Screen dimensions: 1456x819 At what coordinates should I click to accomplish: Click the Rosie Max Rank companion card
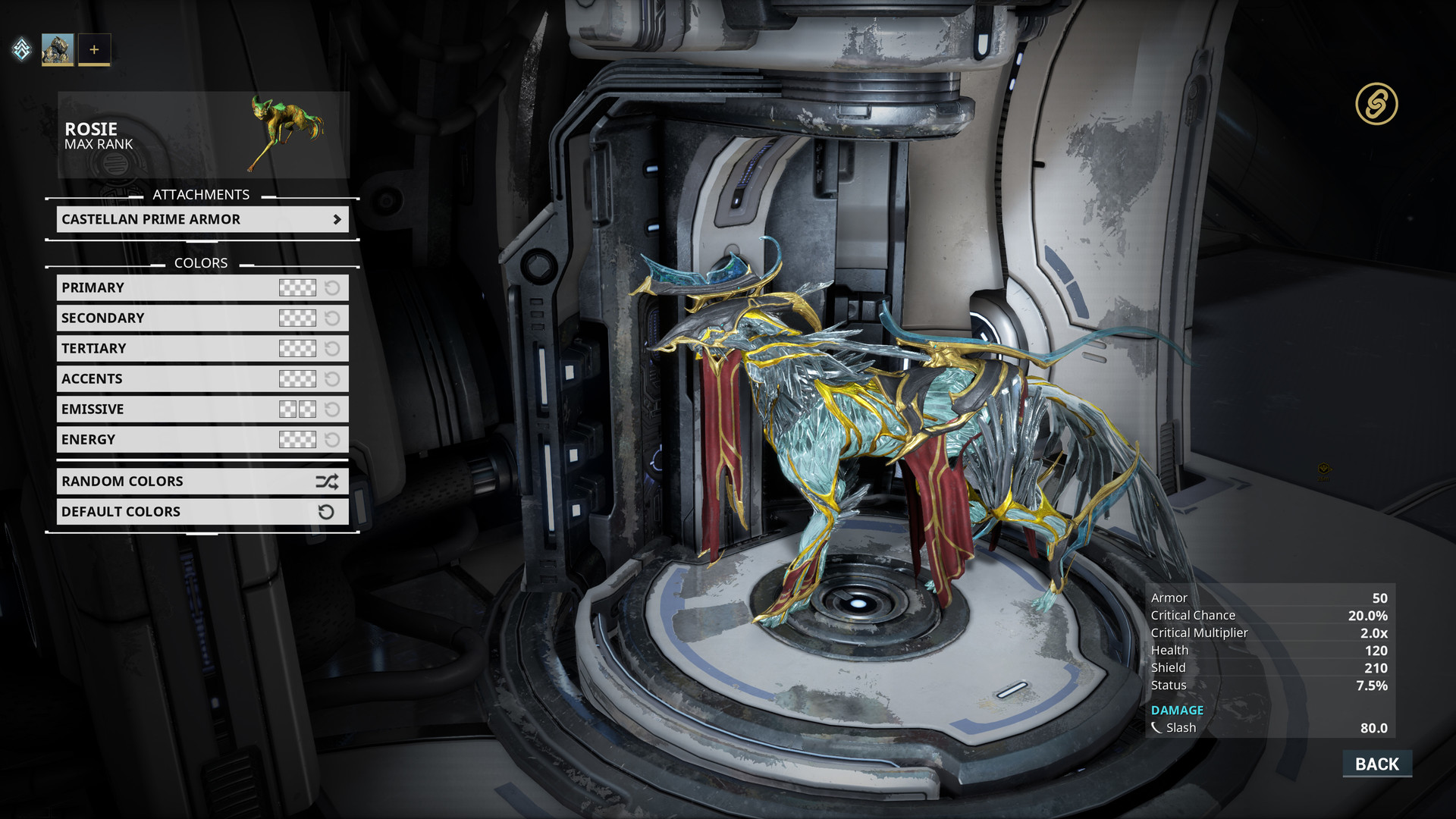click(x=203, y=135)
